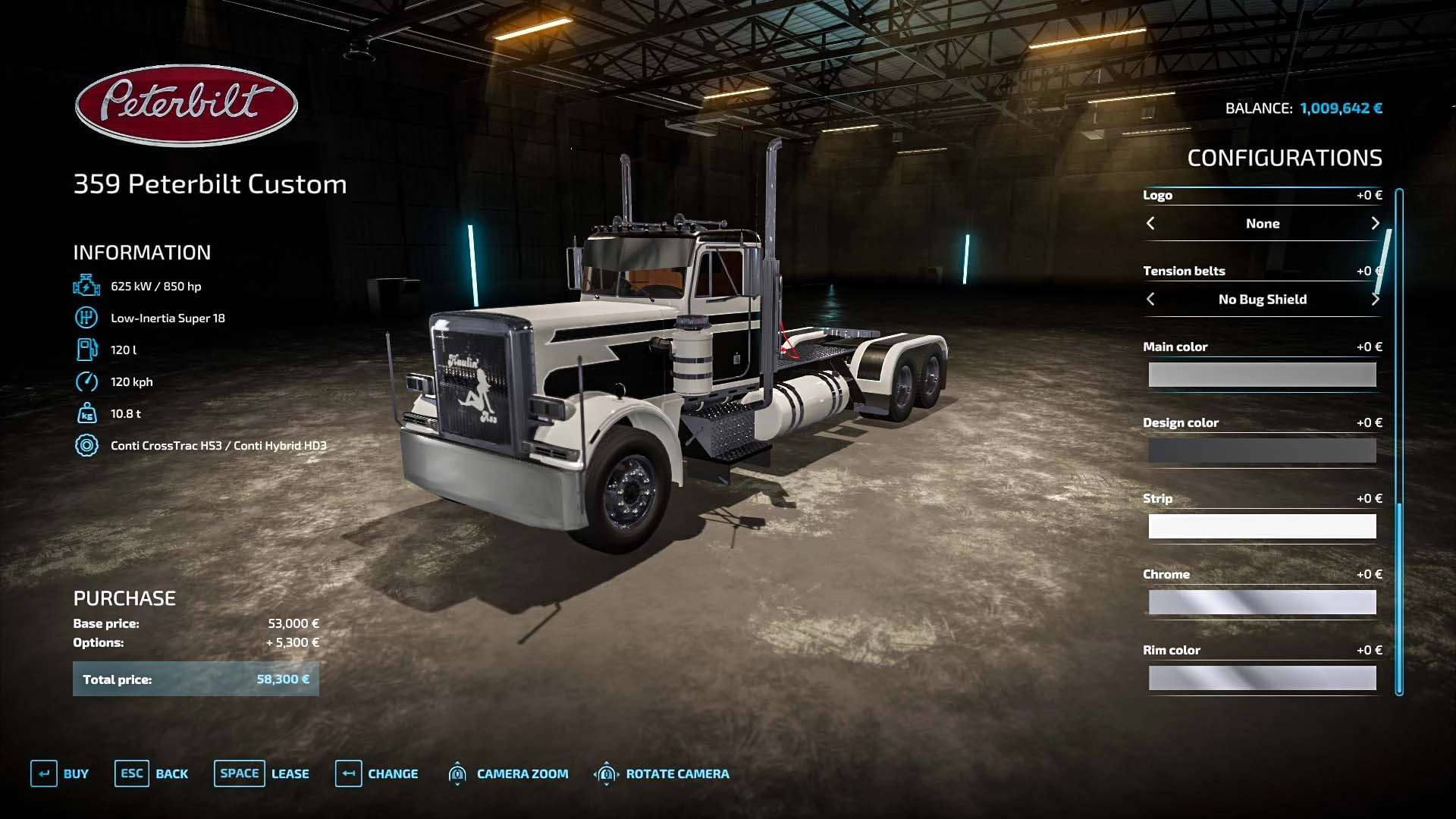The image size is (1456, 819).
Task: Cycle Tension belts to the next option
Action: pyautogui.click(x=1375, y=300)
